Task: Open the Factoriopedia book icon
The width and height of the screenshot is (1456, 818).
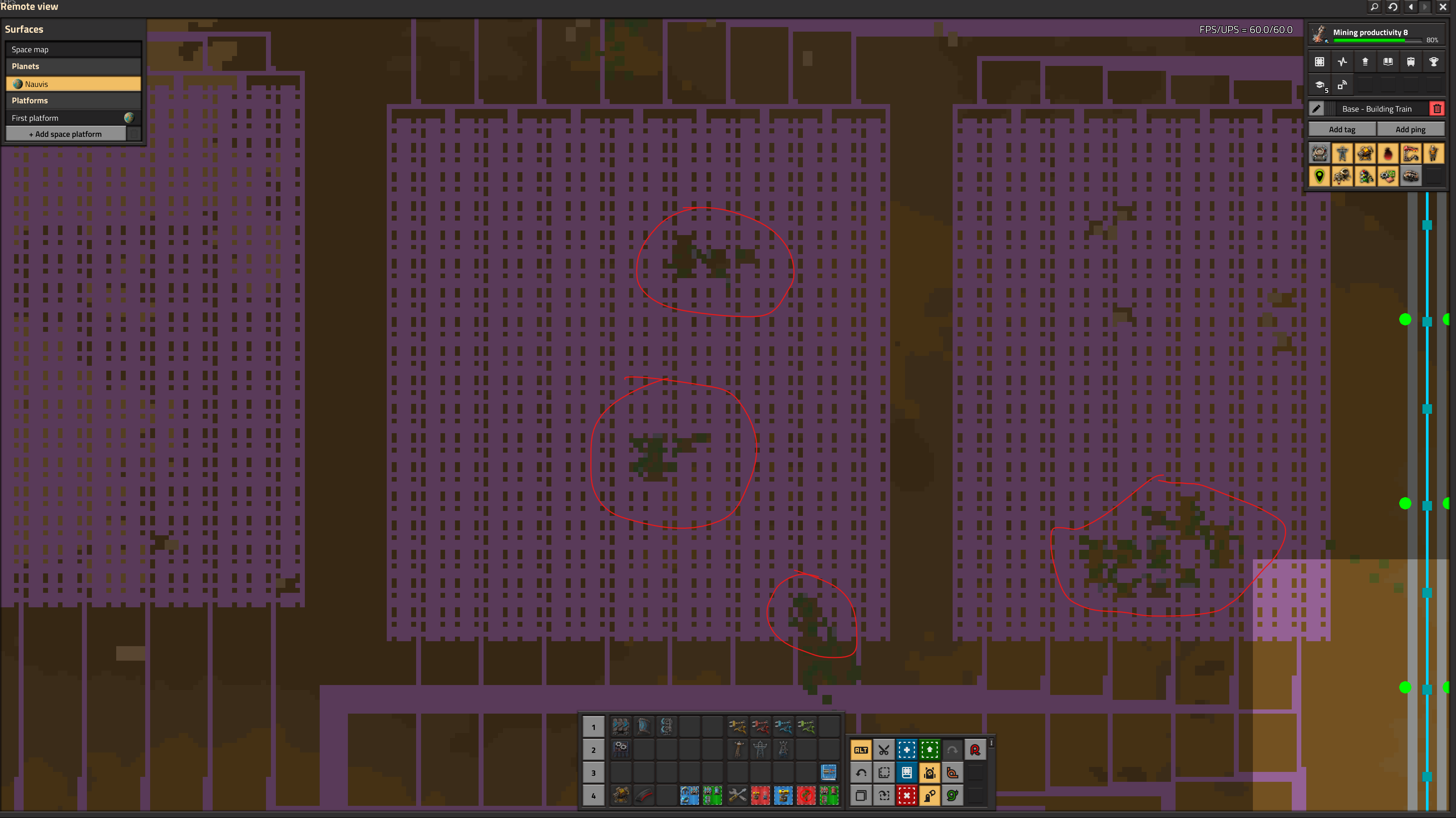Action: [x=1388, y=61]
